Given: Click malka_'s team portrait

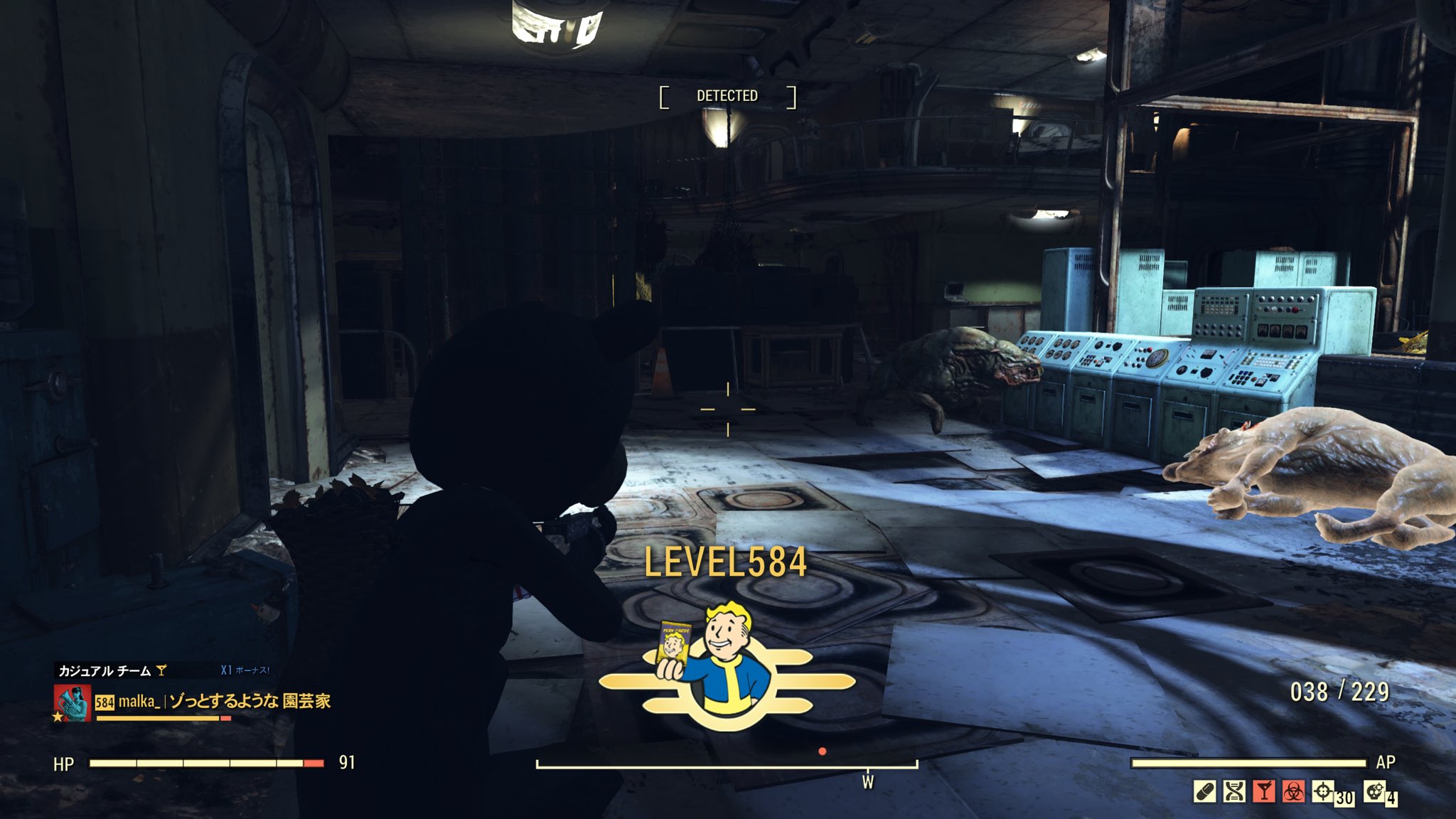Looking at the screenshot, I should (73, 702).
